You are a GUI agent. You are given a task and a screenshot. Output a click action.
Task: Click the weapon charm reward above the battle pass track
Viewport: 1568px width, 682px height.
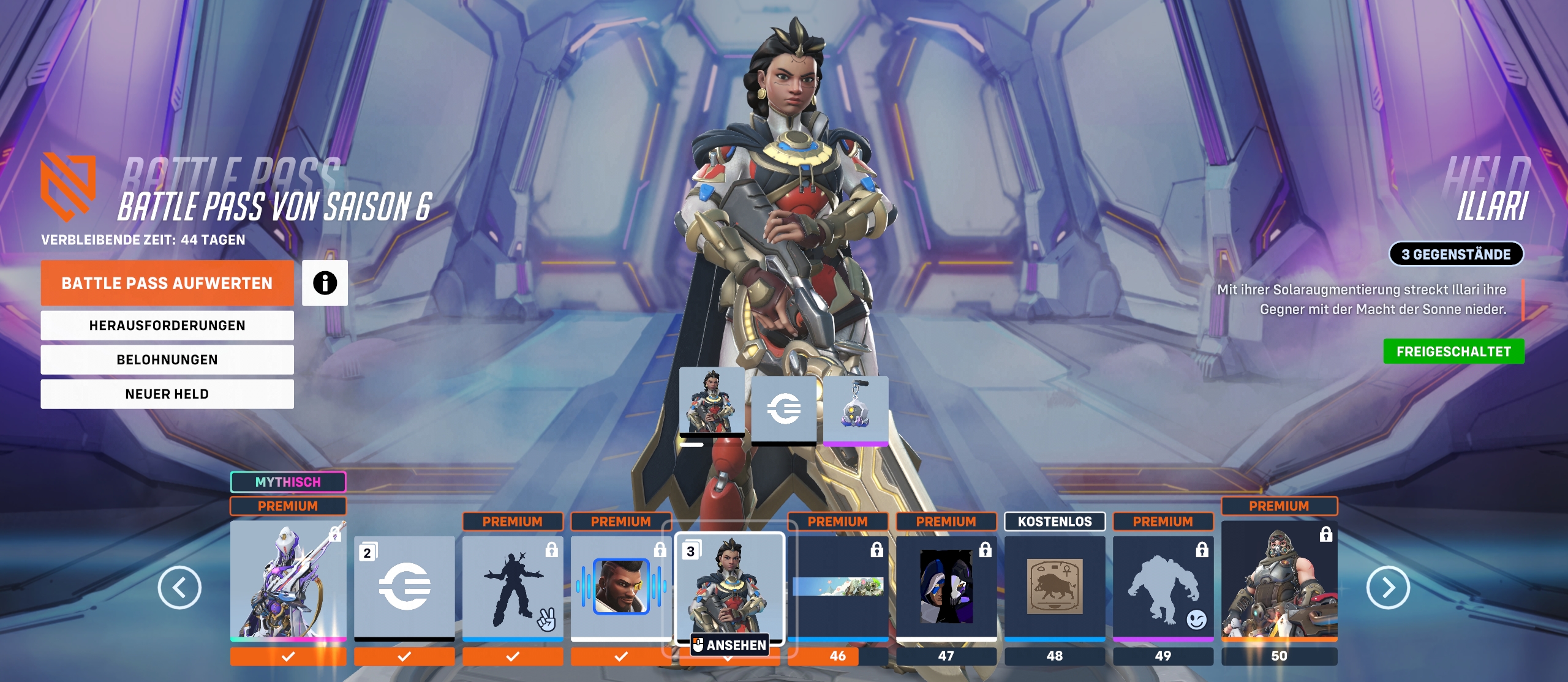coord(857,409)
